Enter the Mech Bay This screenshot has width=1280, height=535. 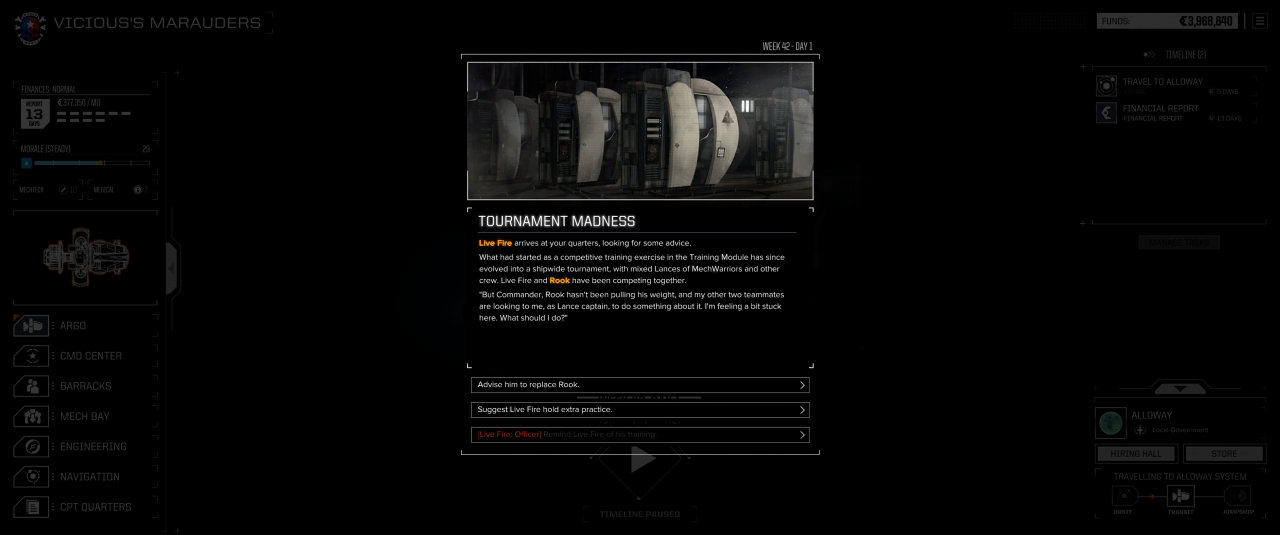(x=84, y=416)
